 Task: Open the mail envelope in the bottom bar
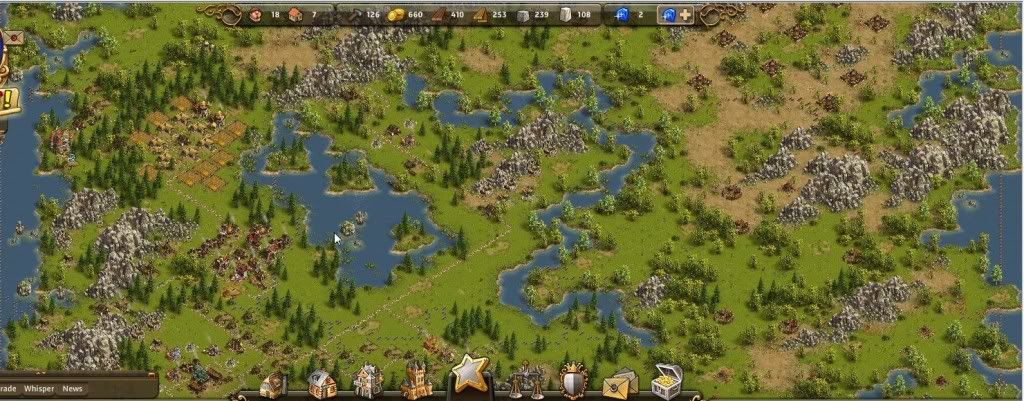pos(619,383)
